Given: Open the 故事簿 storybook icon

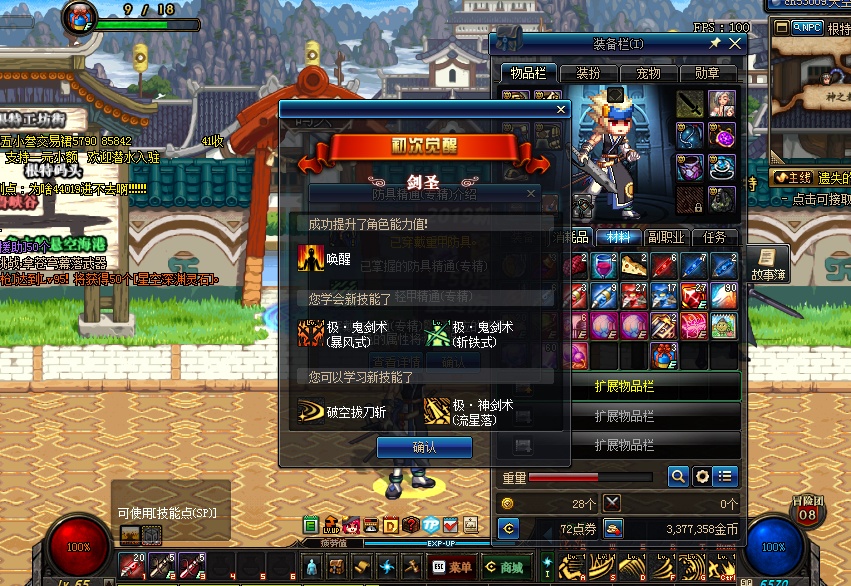Looking at the screenshot, I should pyautogui.click(x=766, y=262).
